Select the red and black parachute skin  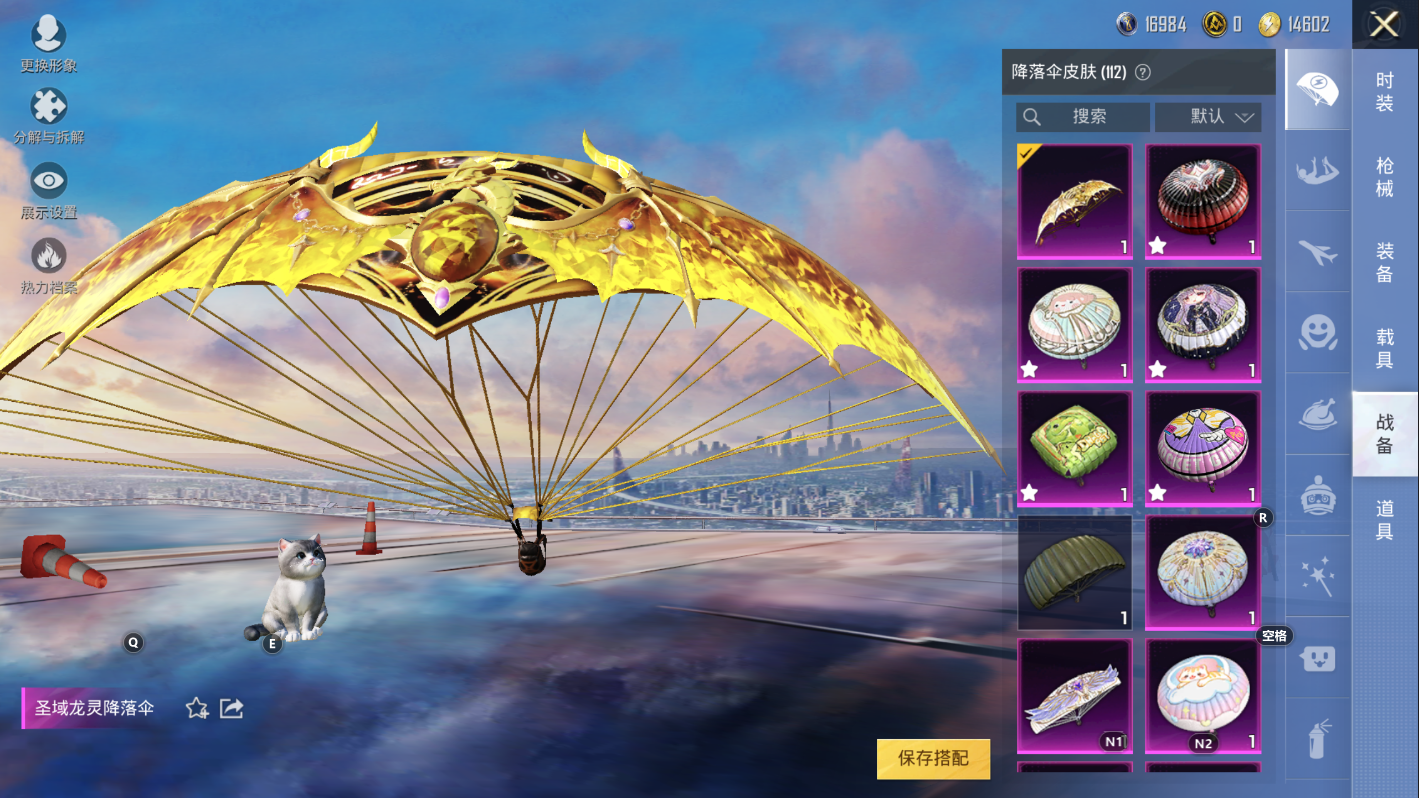(1203, 202)
